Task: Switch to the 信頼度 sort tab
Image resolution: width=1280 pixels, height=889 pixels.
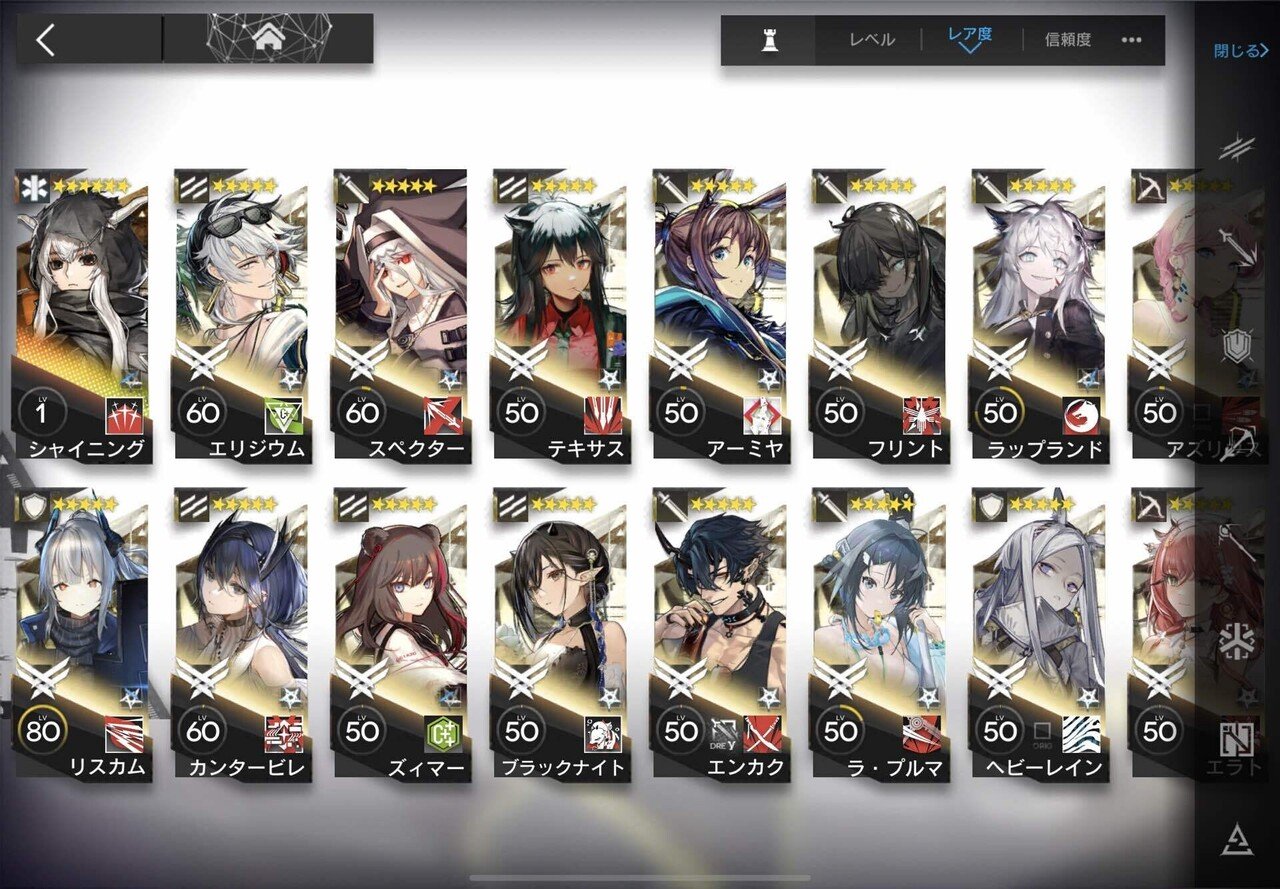Action: pos(1070,39)
